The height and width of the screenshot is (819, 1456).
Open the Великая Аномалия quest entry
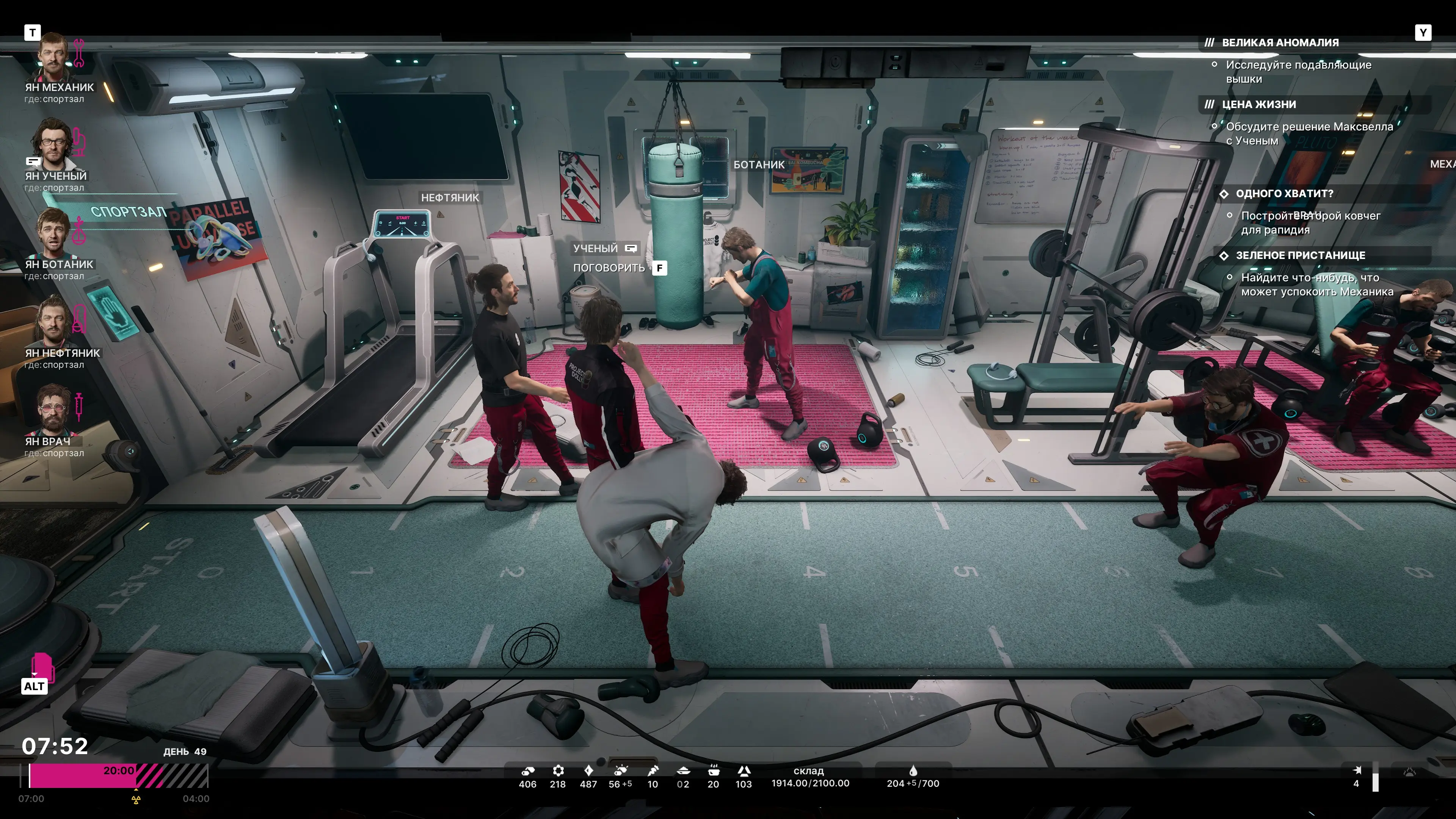point(1280,43)
